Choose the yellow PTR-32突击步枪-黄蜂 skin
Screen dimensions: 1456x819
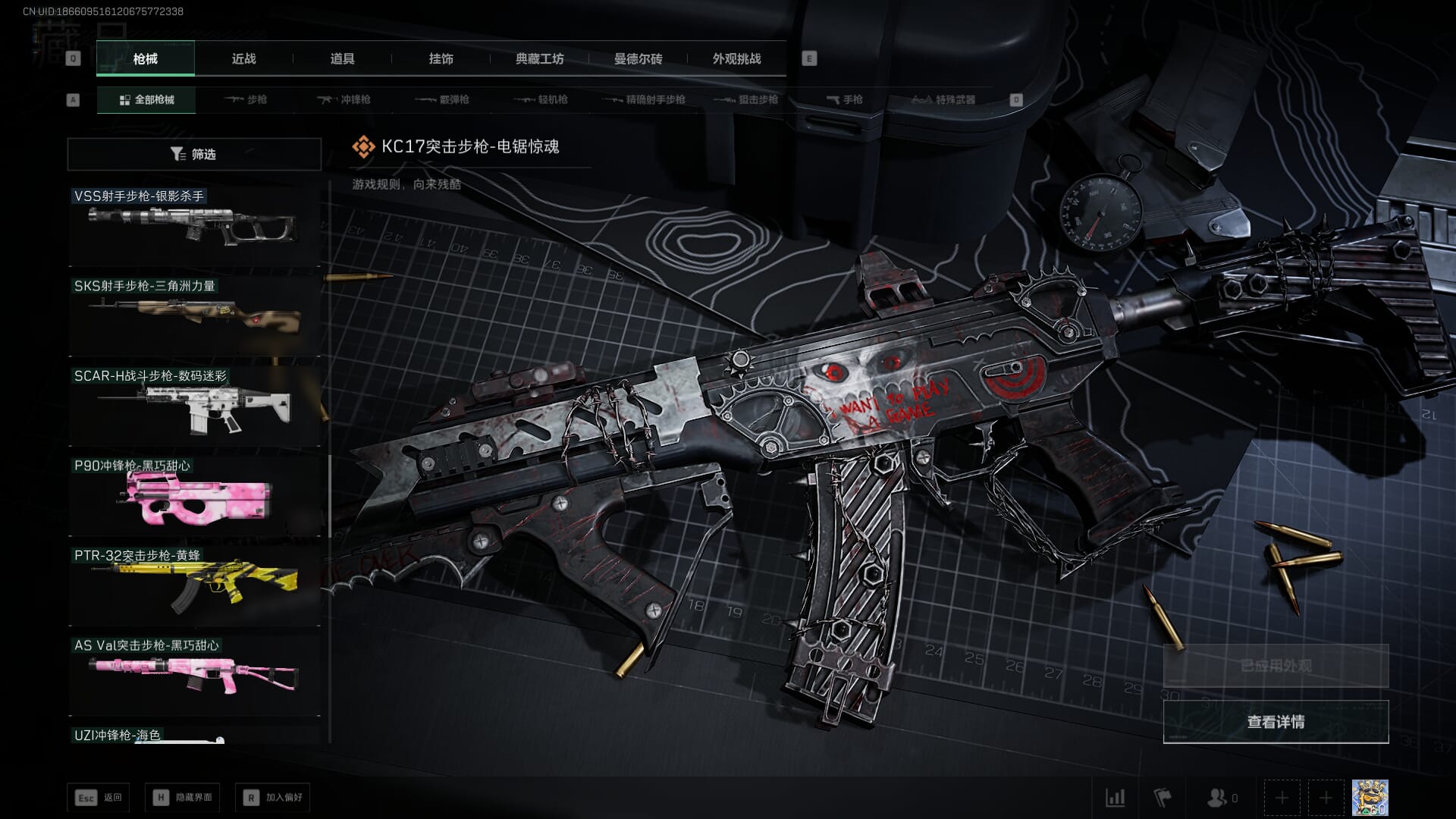click(194, 585)
